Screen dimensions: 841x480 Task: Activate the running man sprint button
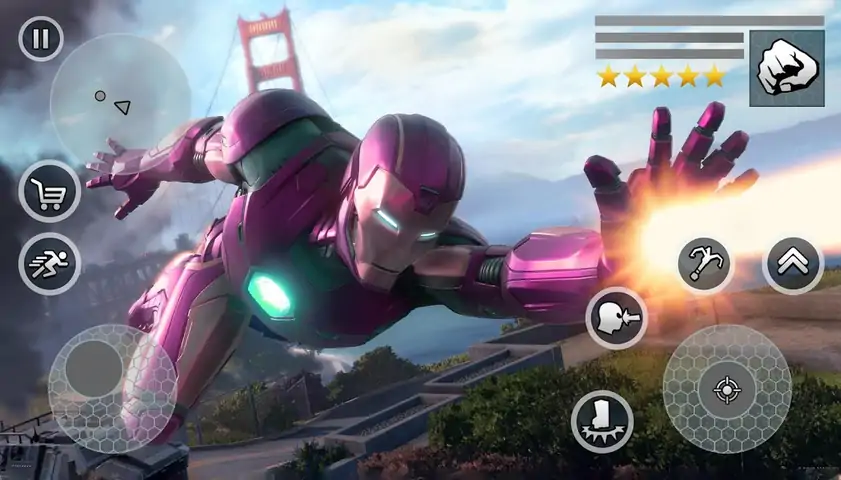pos(49,264)
